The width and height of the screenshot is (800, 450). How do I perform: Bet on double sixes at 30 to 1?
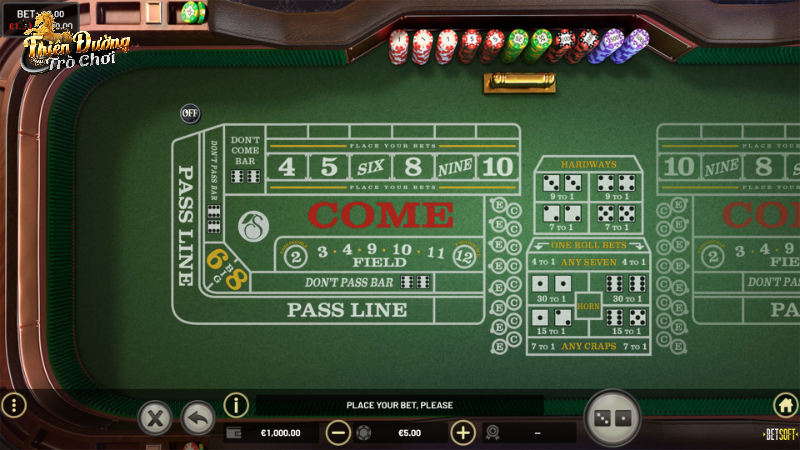625,288
